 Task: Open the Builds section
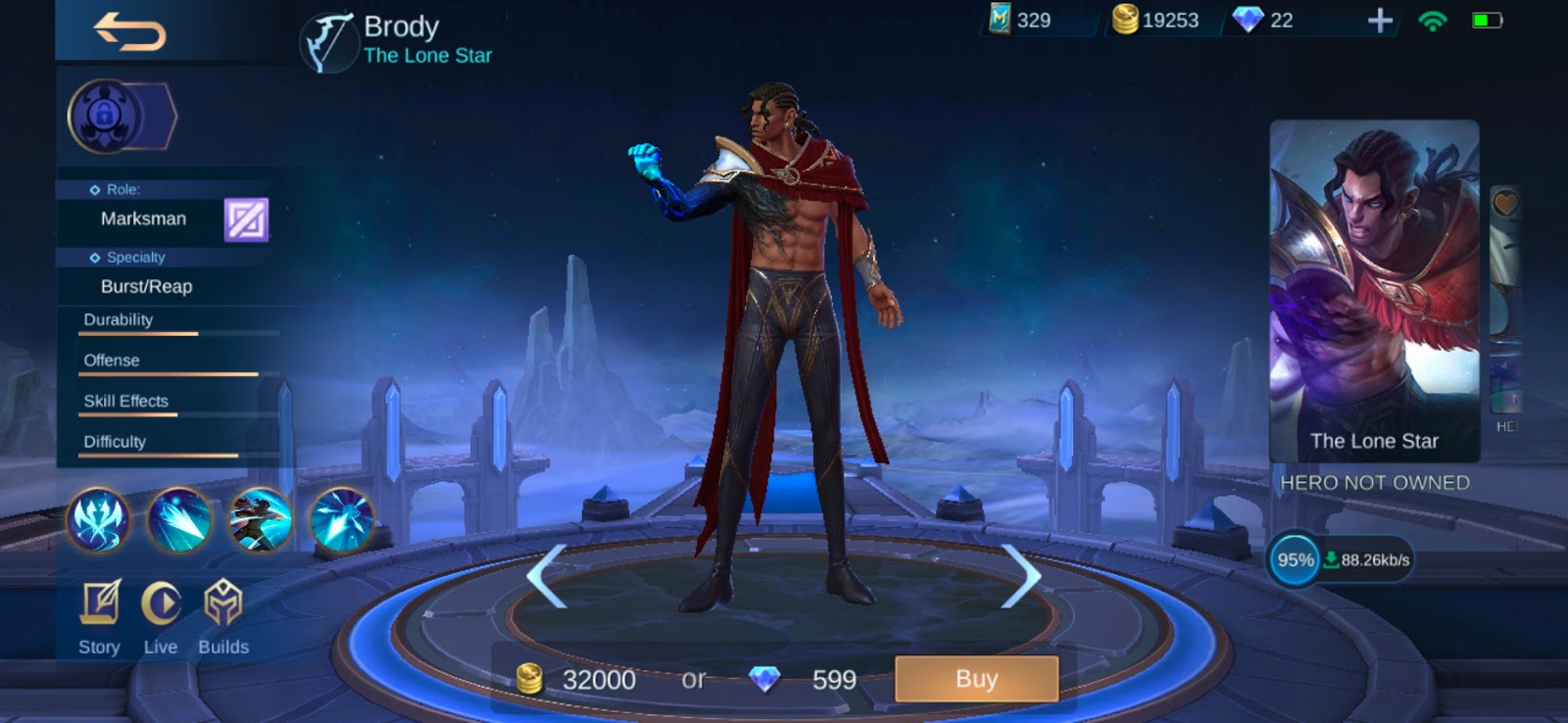(x=223, y=617)
